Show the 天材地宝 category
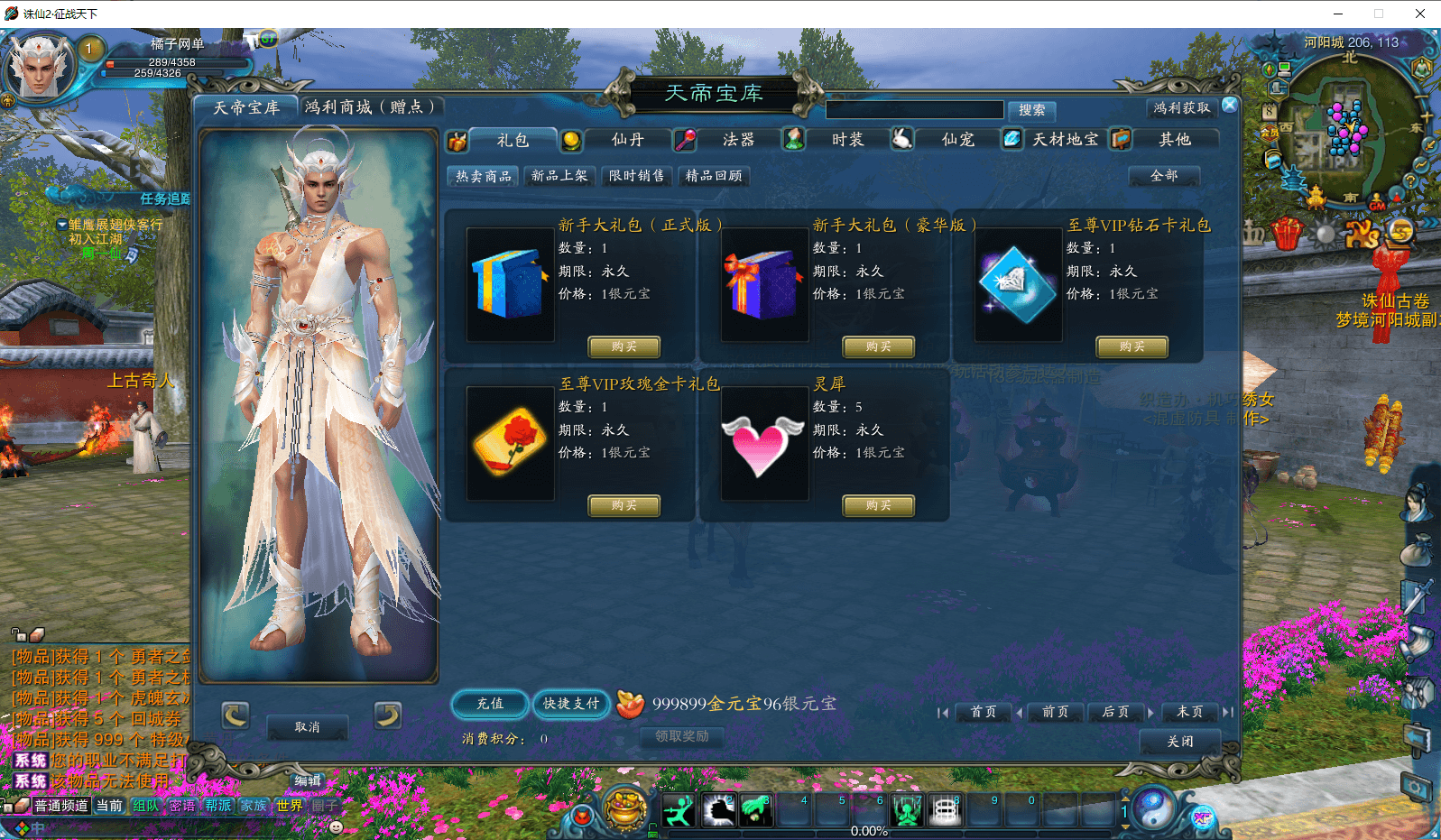 coord(1065,140)
